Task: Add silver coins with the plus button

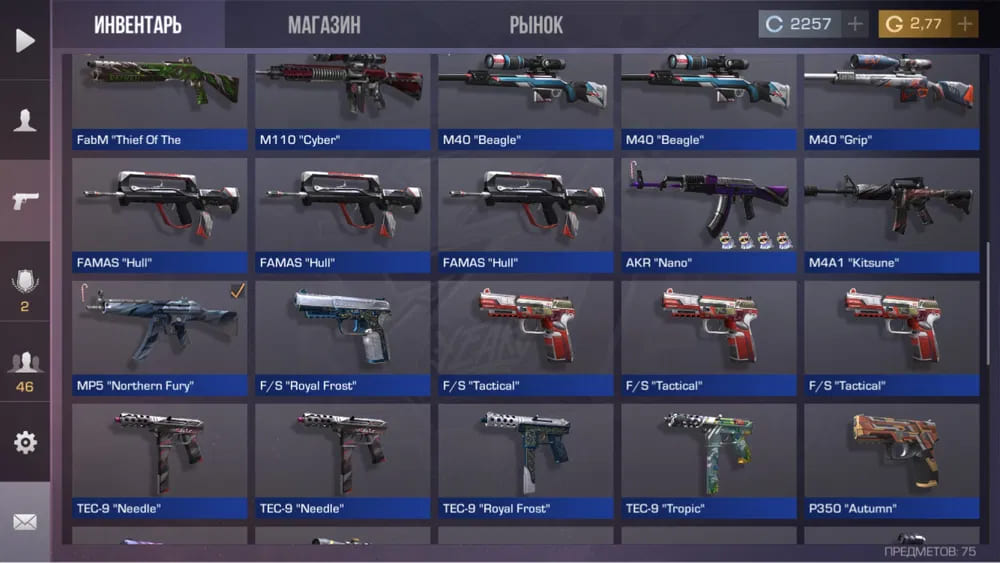Action: pyautogui.click(x=855, y=24)
